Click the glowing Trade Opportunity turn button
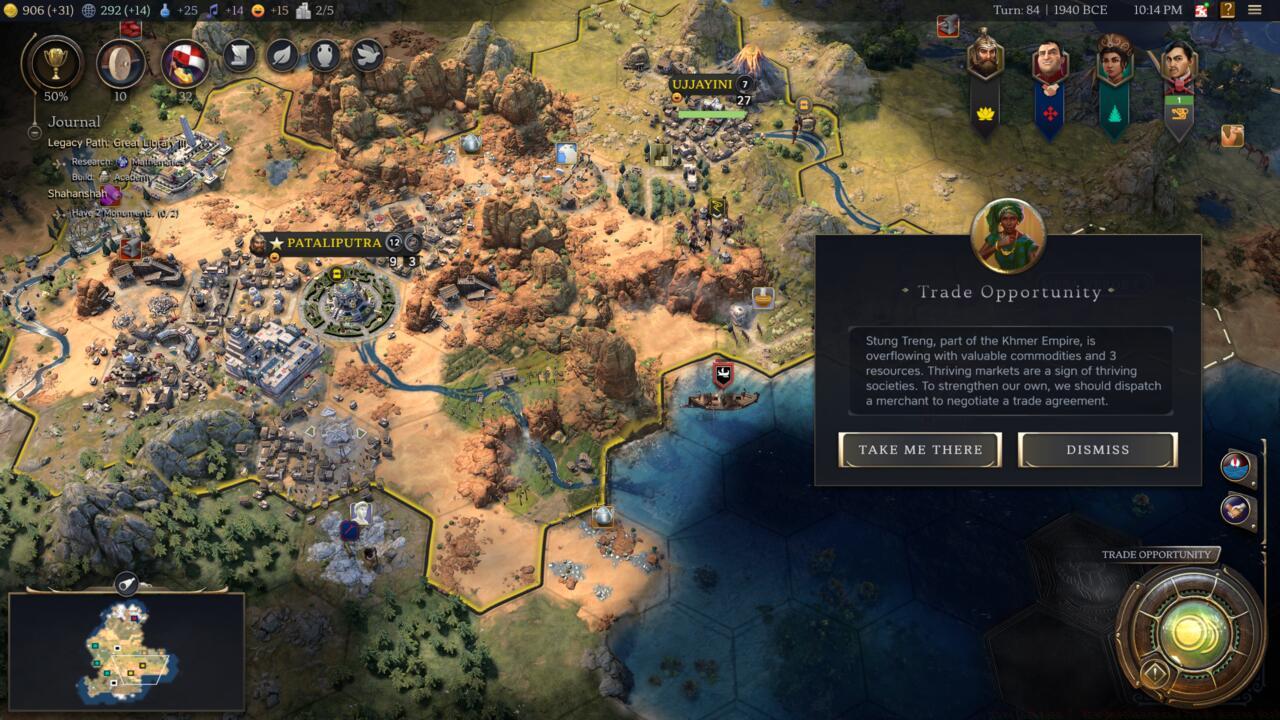Viewport: 1280px width, 720px height. [1190, 632]
